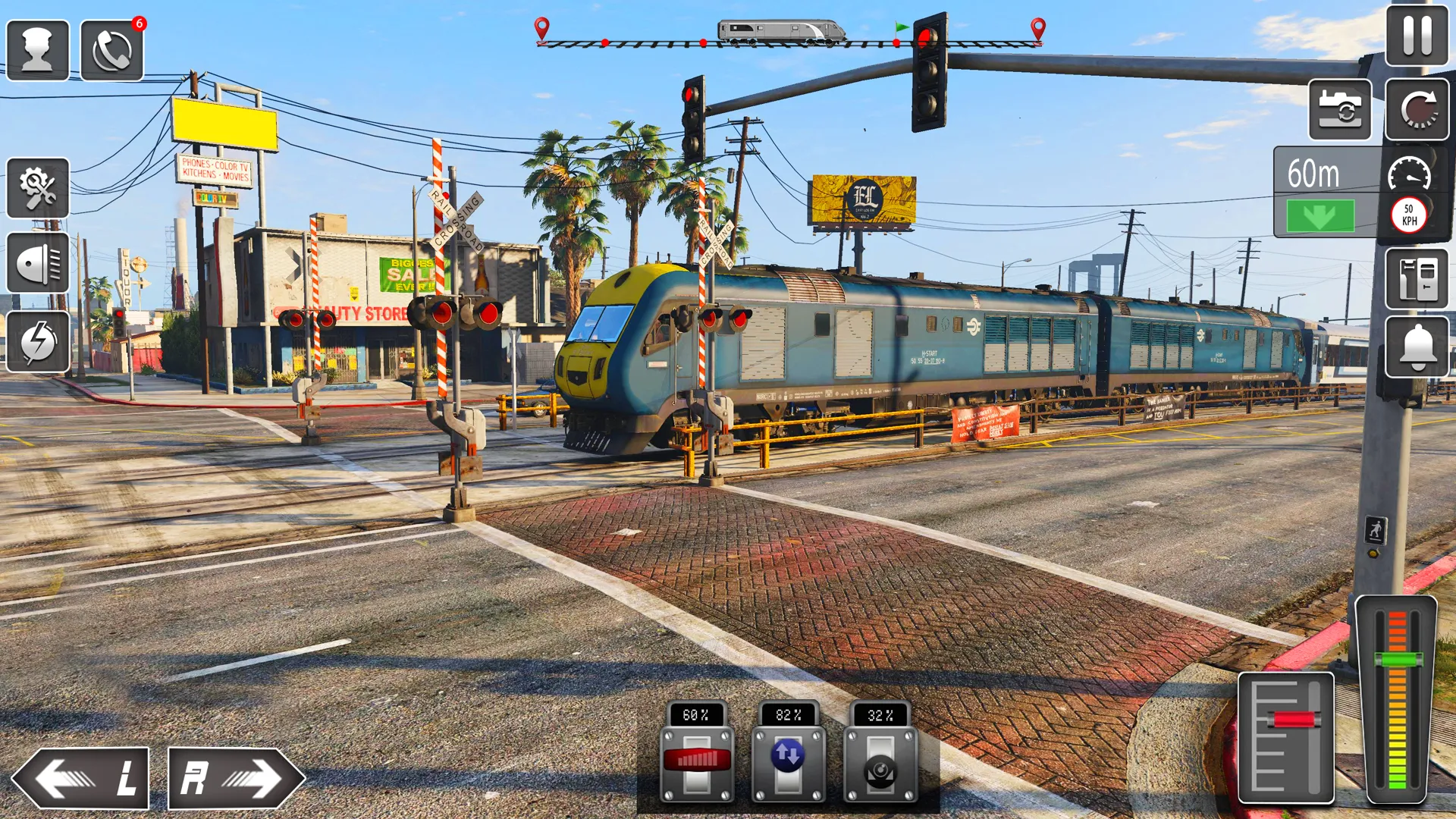The height and width of the screenshot is (819, 1456).
Task: Ring the train bell
Action: (1417, 349)
